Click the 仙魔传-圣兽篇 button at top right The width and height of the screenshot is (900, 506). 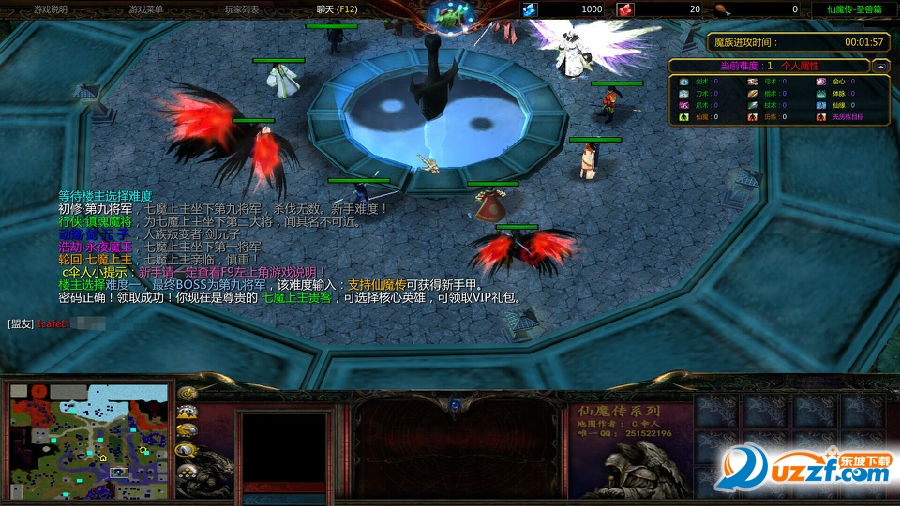[853, 9]
